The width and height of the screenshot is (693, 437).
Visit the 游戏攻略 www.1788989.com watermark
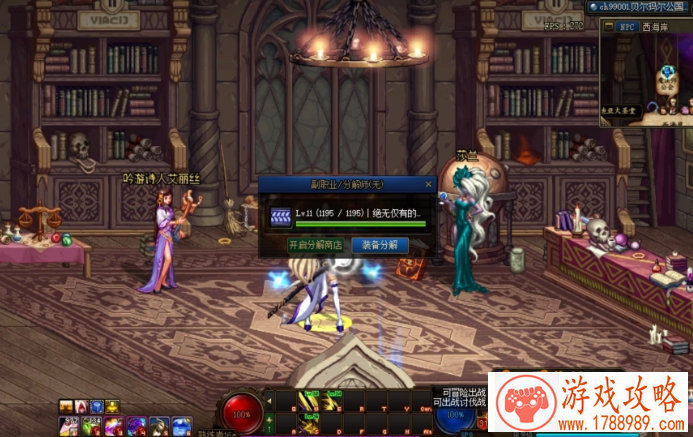click(x=589, y=405)
